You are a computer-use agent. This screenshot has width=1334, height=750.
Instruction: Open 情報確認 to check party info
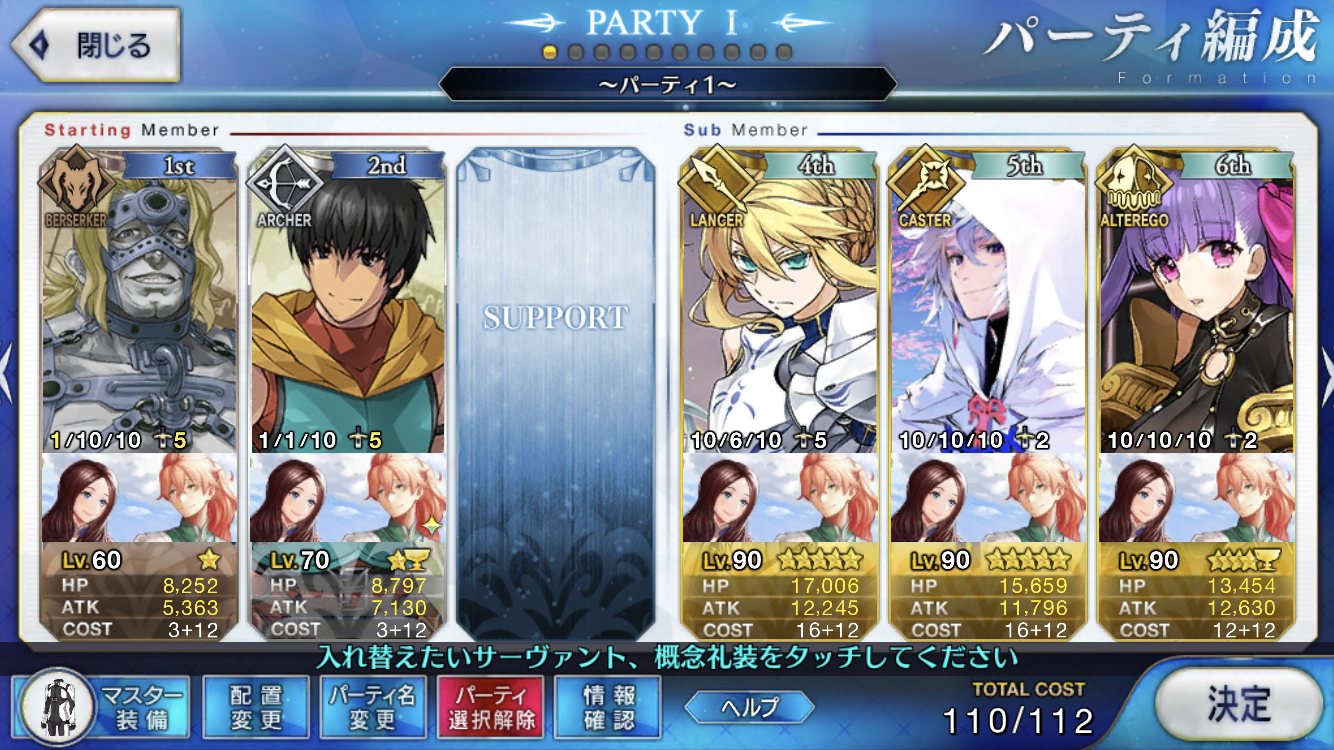tap(607, 707)
